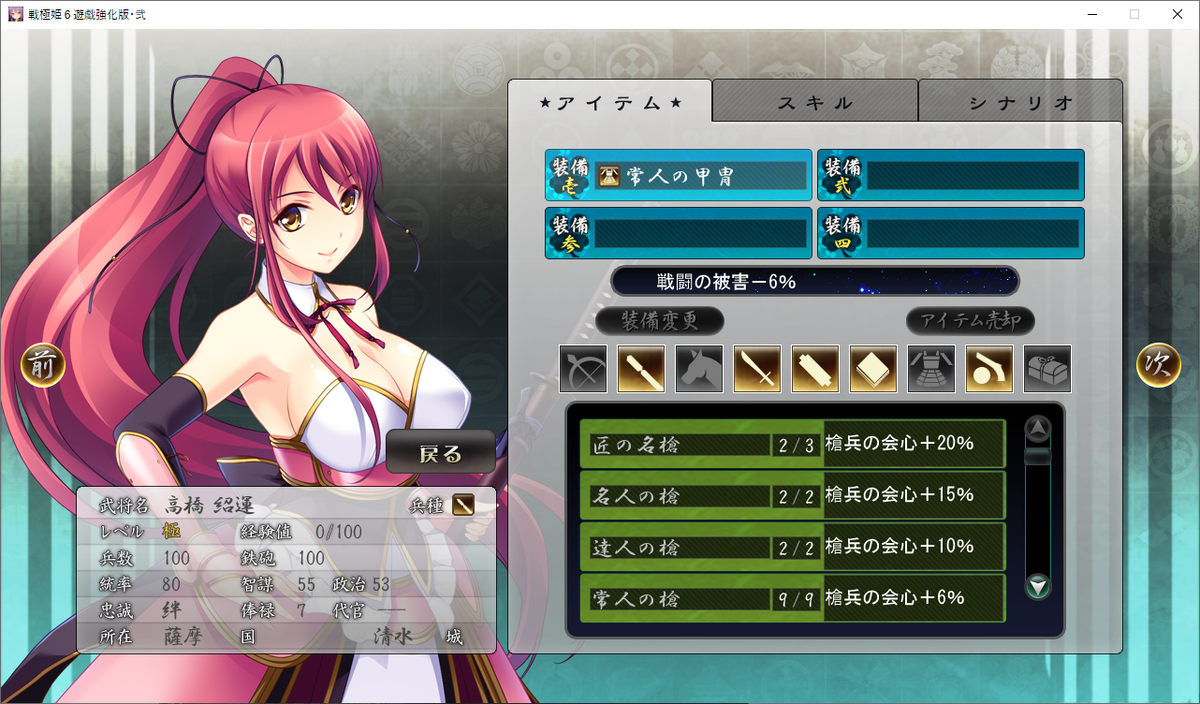Click the アイテム売却 sell button
The width and height of the screenshot is (1200, 704).
click(x=970, y=321)
